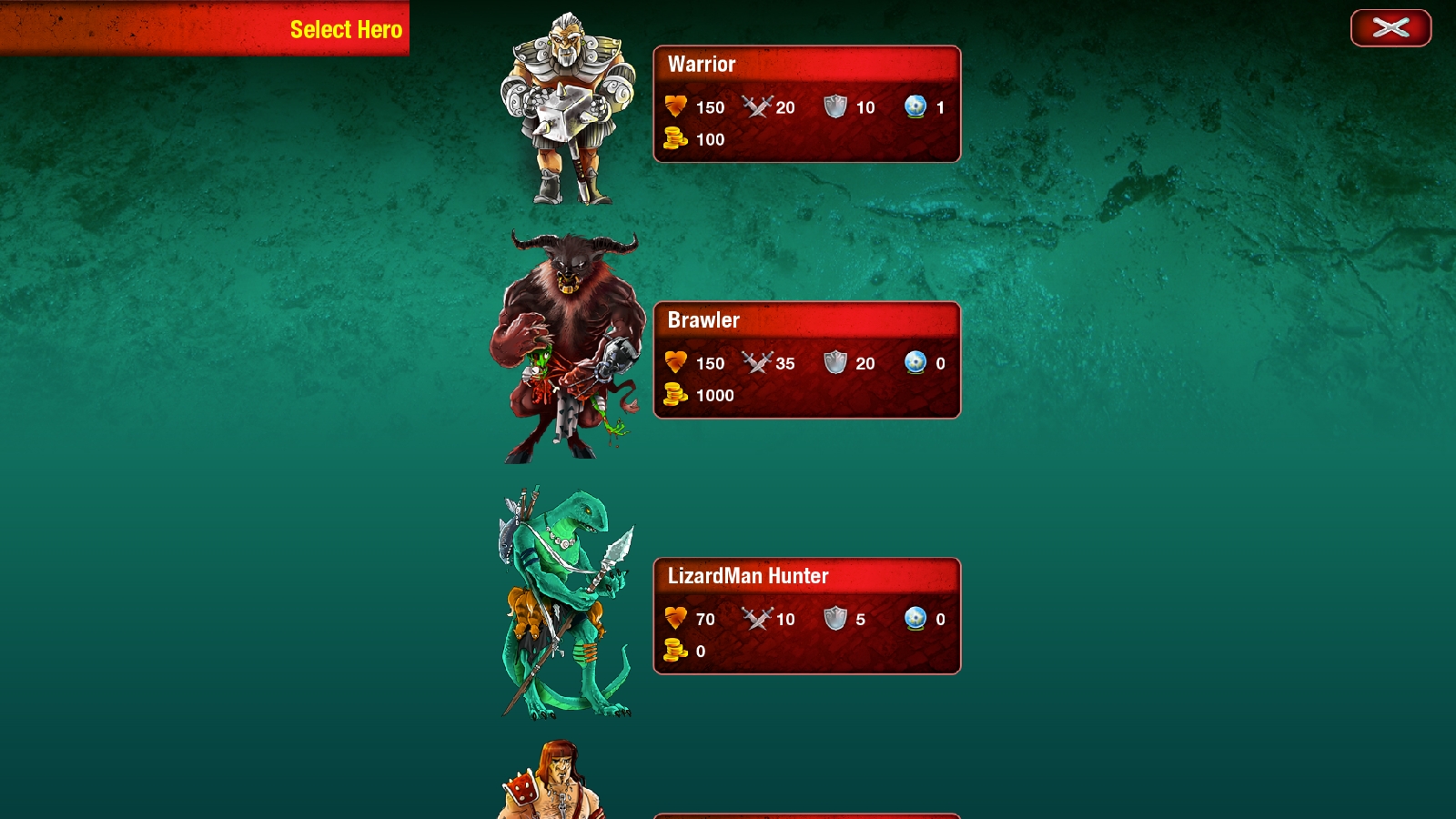Click the horned Brawler portrait
1456x819 pixels.
[566, 348]
